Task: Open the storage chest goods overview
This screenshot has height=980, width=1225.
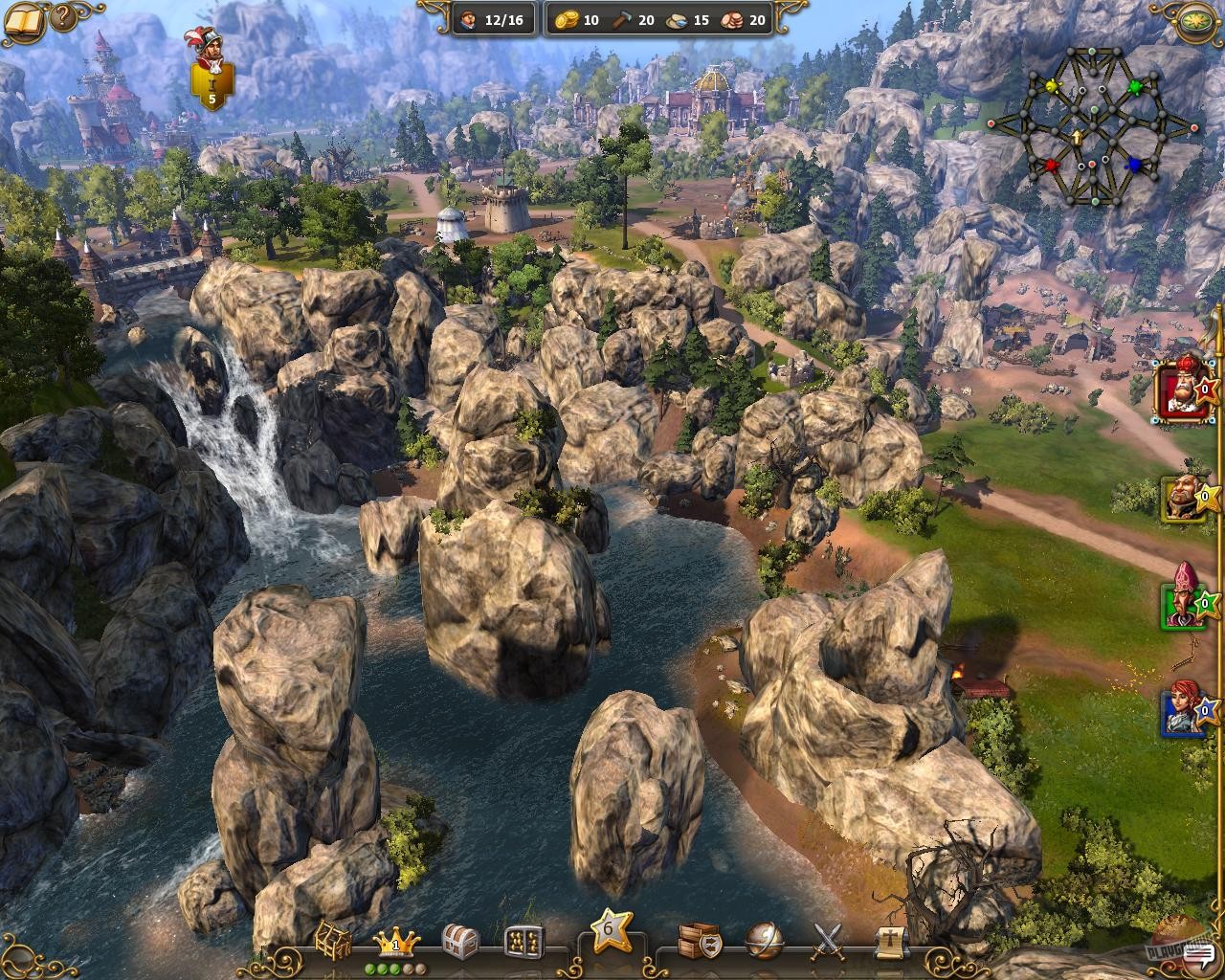Action: pyautogui.click(x=460, y=941)
